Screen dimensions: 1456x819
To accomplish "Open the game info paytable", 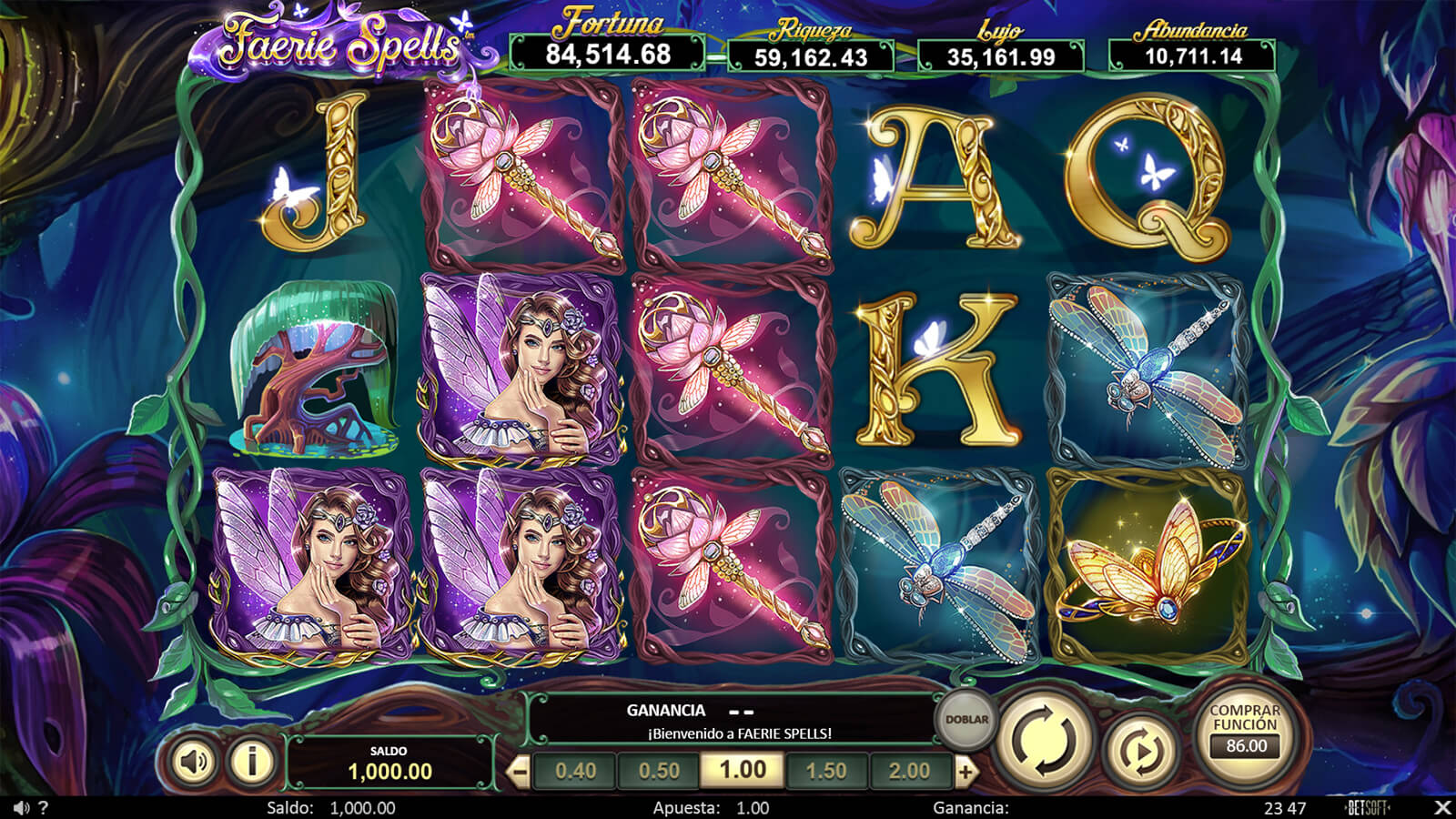I will coord(252,761).
